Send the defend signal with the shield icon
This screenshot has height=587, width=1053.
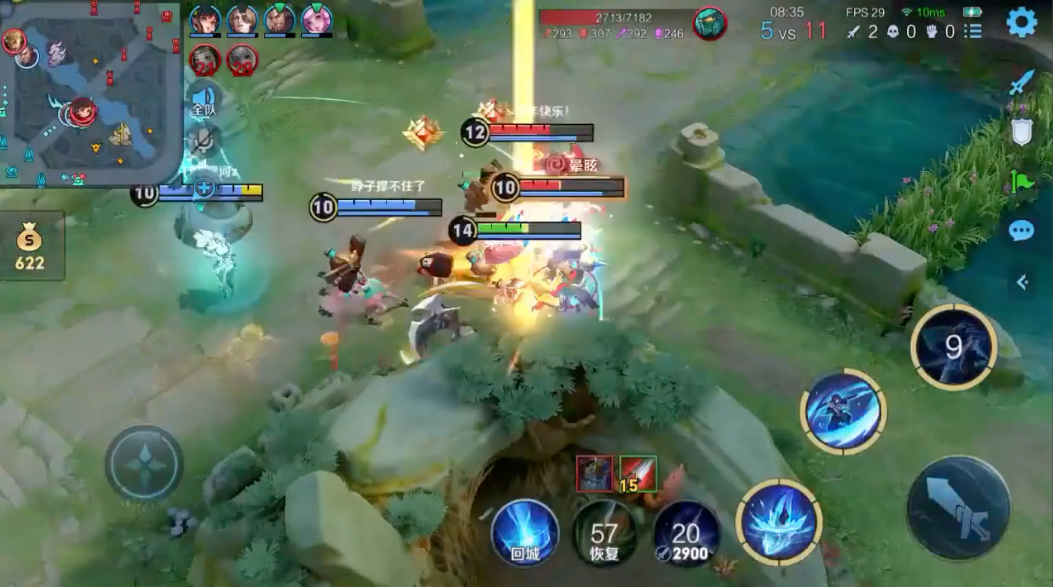click(x=1021, y=131)
